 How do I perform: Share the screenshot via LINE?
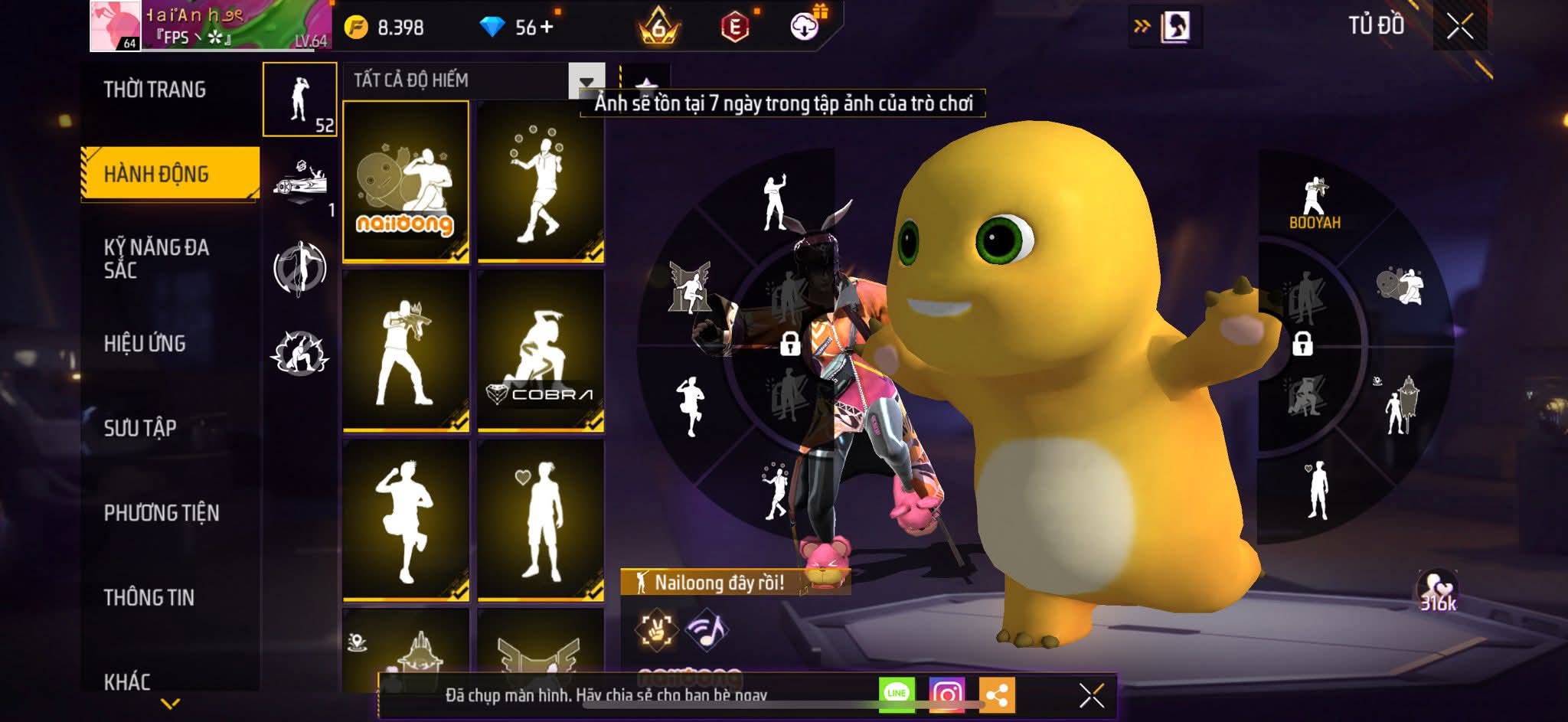[x=897, y=694]
